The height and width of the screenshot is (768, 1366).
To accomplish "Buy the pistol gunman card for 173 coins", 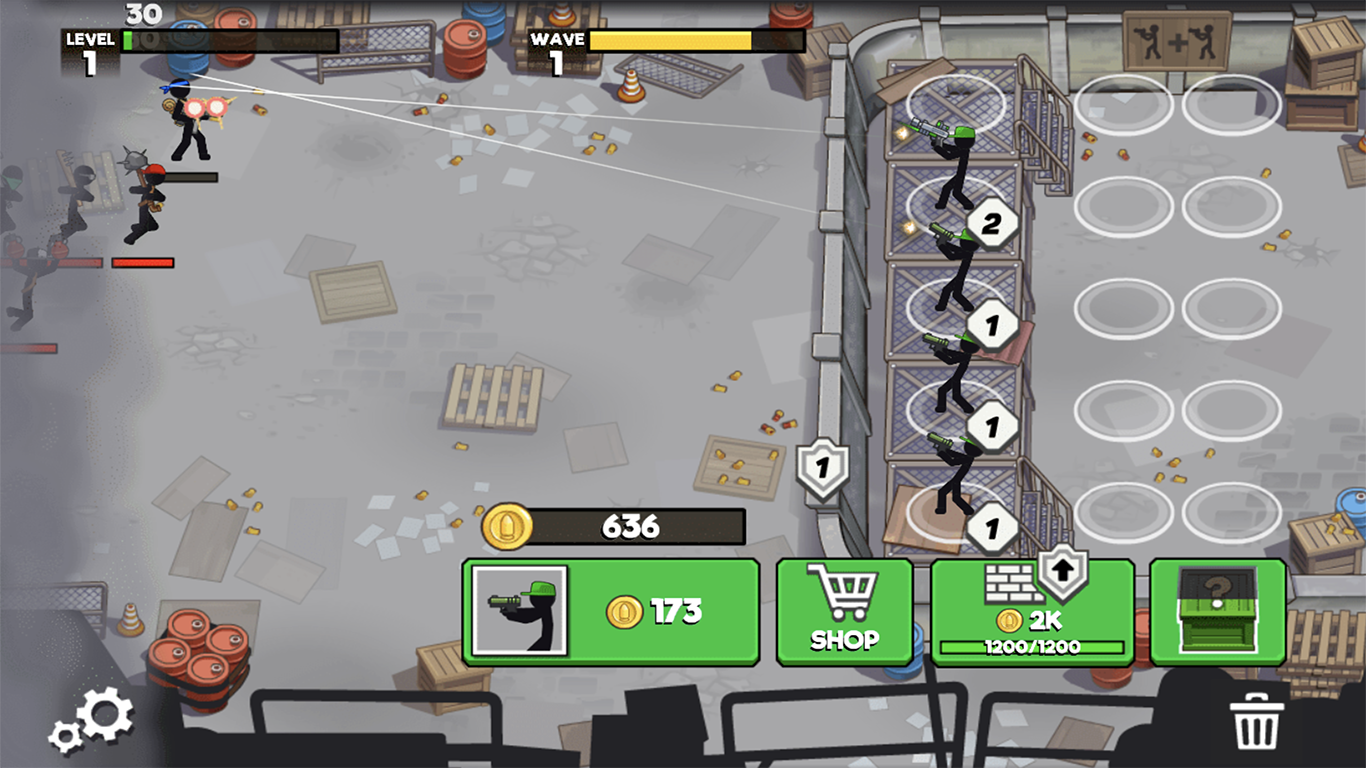I will [x=611, y=611].
